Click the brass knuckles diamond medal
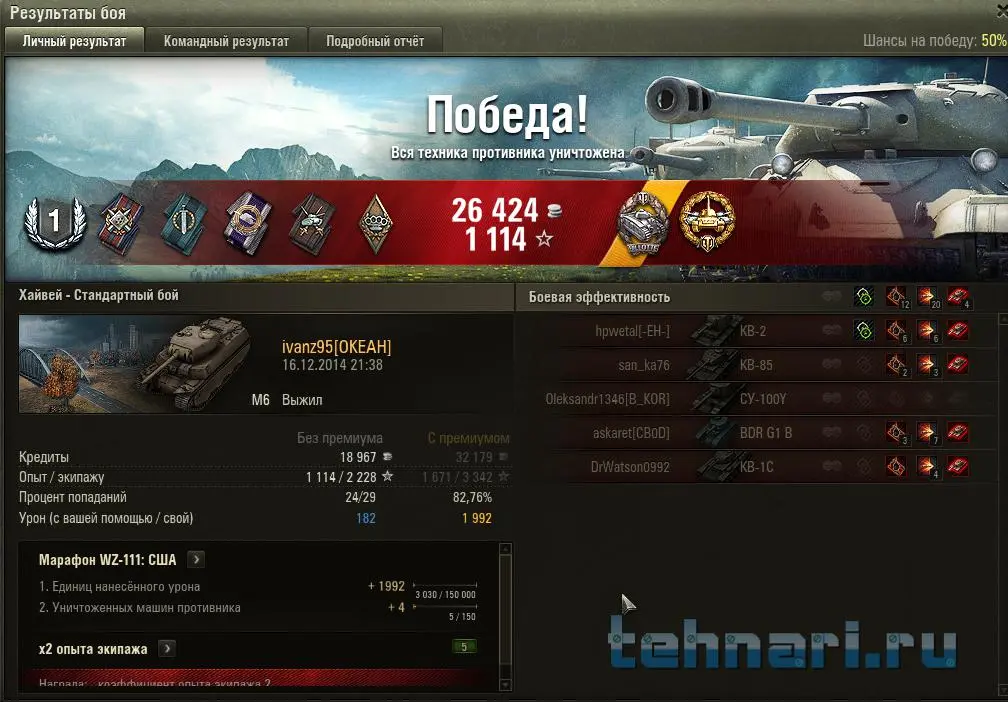This screenshot has height=702, width=1008. click(374, 221)
